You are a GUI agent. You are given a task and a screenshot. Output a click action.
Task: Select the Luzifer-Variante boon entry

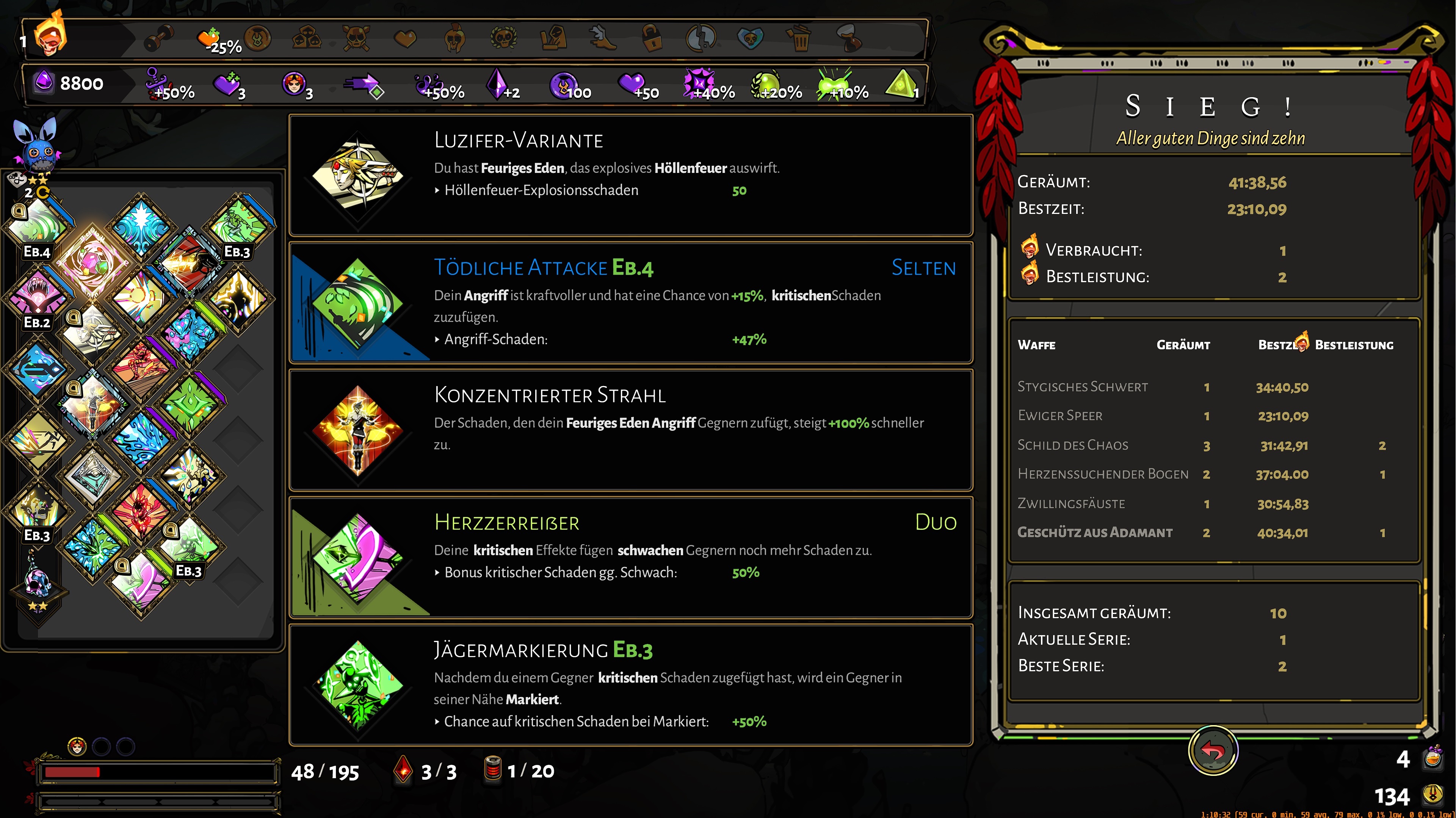(x=630, y=175)
